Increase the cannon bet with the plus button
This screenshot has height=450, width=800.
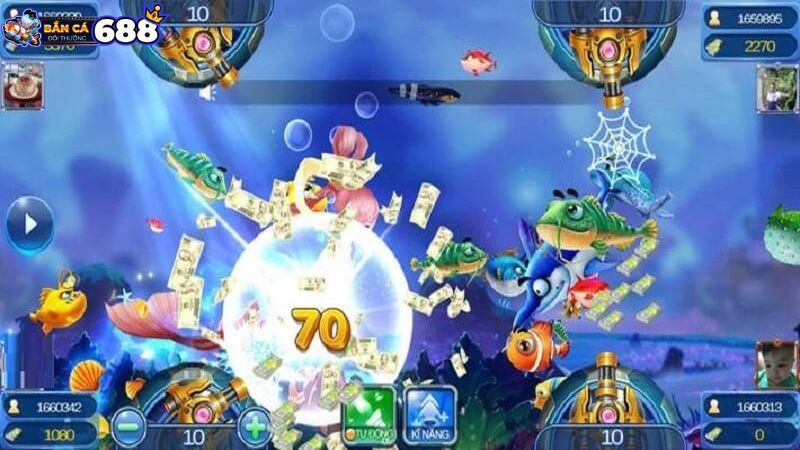254,427
